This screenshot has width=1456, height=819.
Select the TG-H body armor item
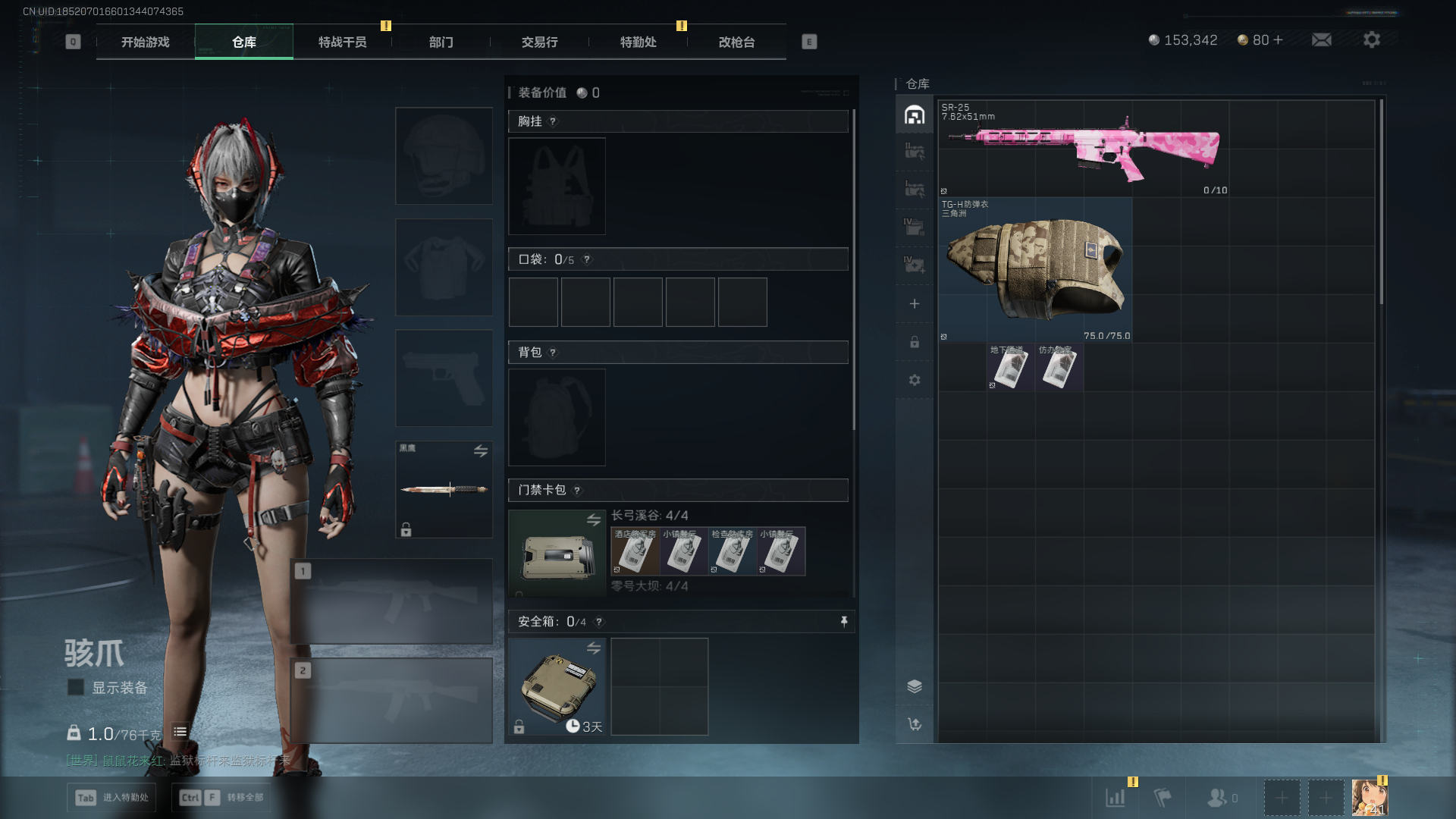(x=1035, y=269)
